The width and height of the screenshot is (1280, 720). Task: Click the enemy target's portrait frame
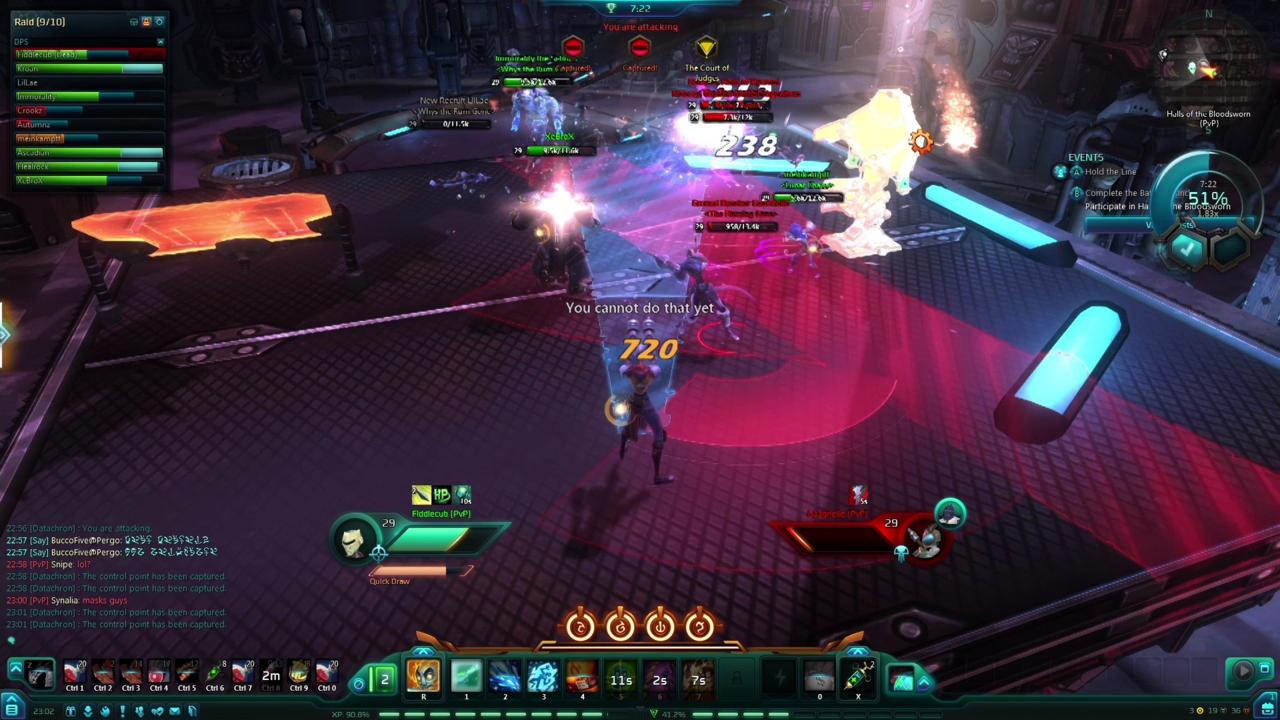click(x=925, y=540)
